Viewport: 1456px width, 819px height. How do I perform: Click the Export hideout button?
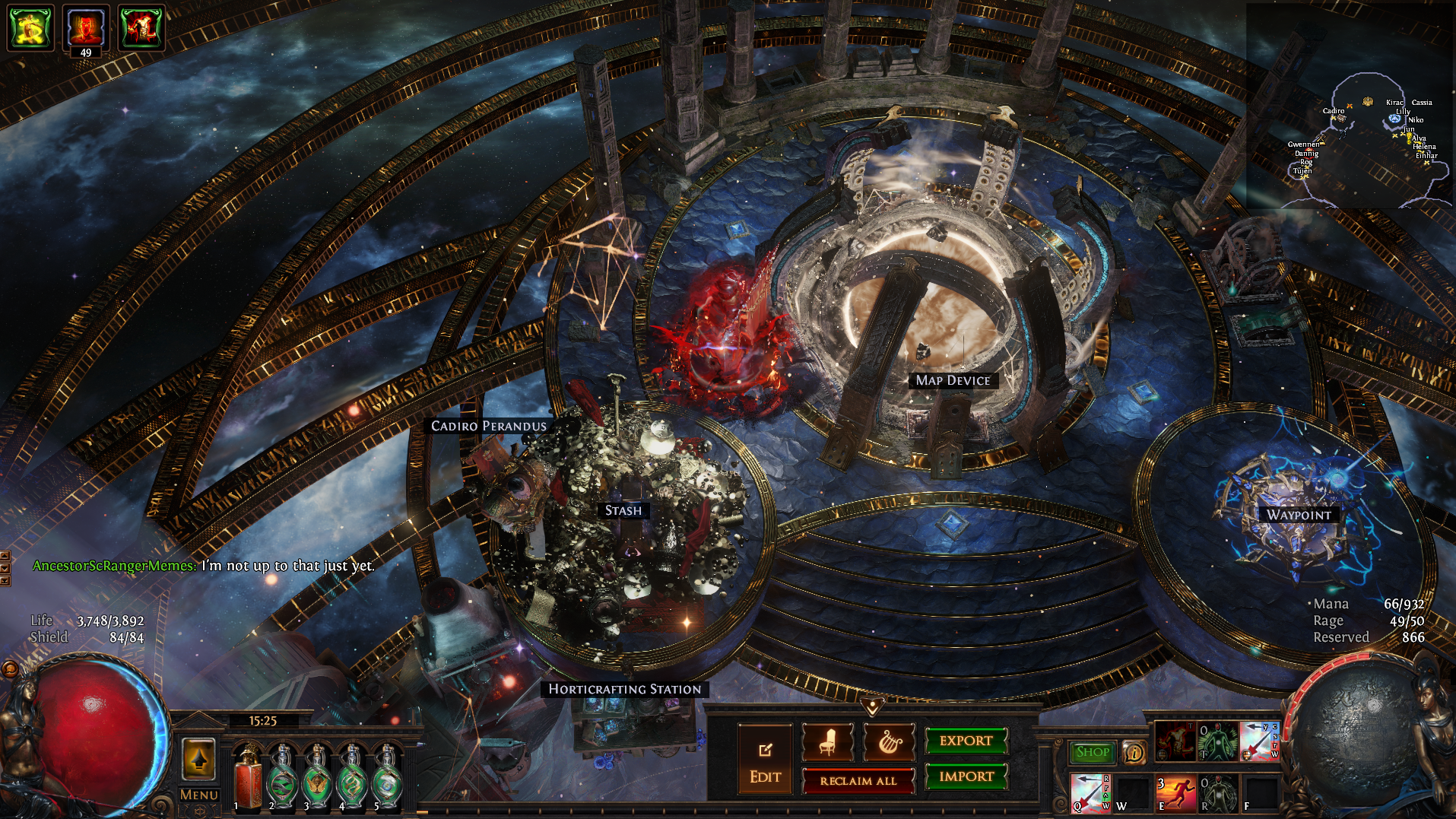(966, 741)
